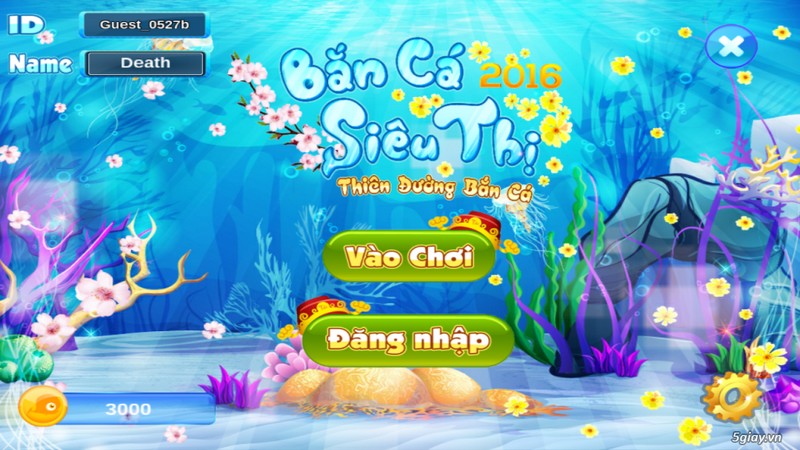This screenshot has height=450, width=800.
Task: Close the screen with the X button
Action: point(731,46)
